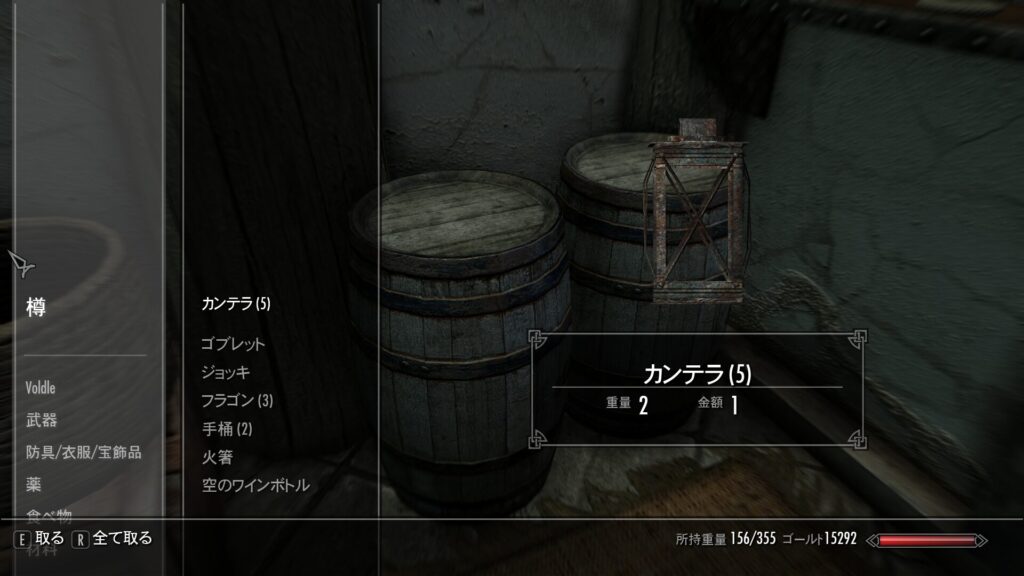Choose ゴブレット from the item list
The image size is (1024, 576).
click(x=233, y=344)
